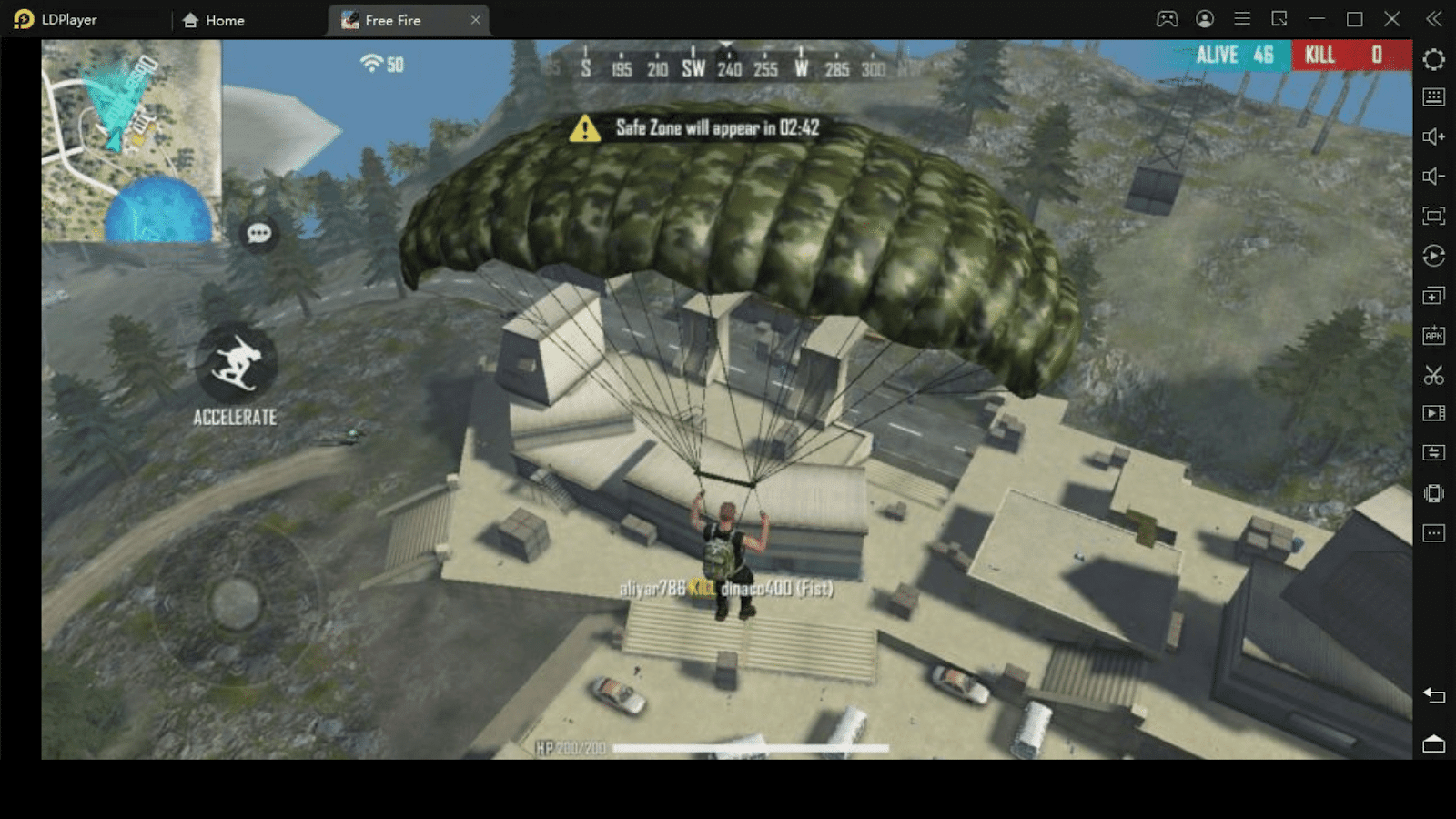
Task: Switch to the LDPlayer Home tab
Action: coord(214,20)
